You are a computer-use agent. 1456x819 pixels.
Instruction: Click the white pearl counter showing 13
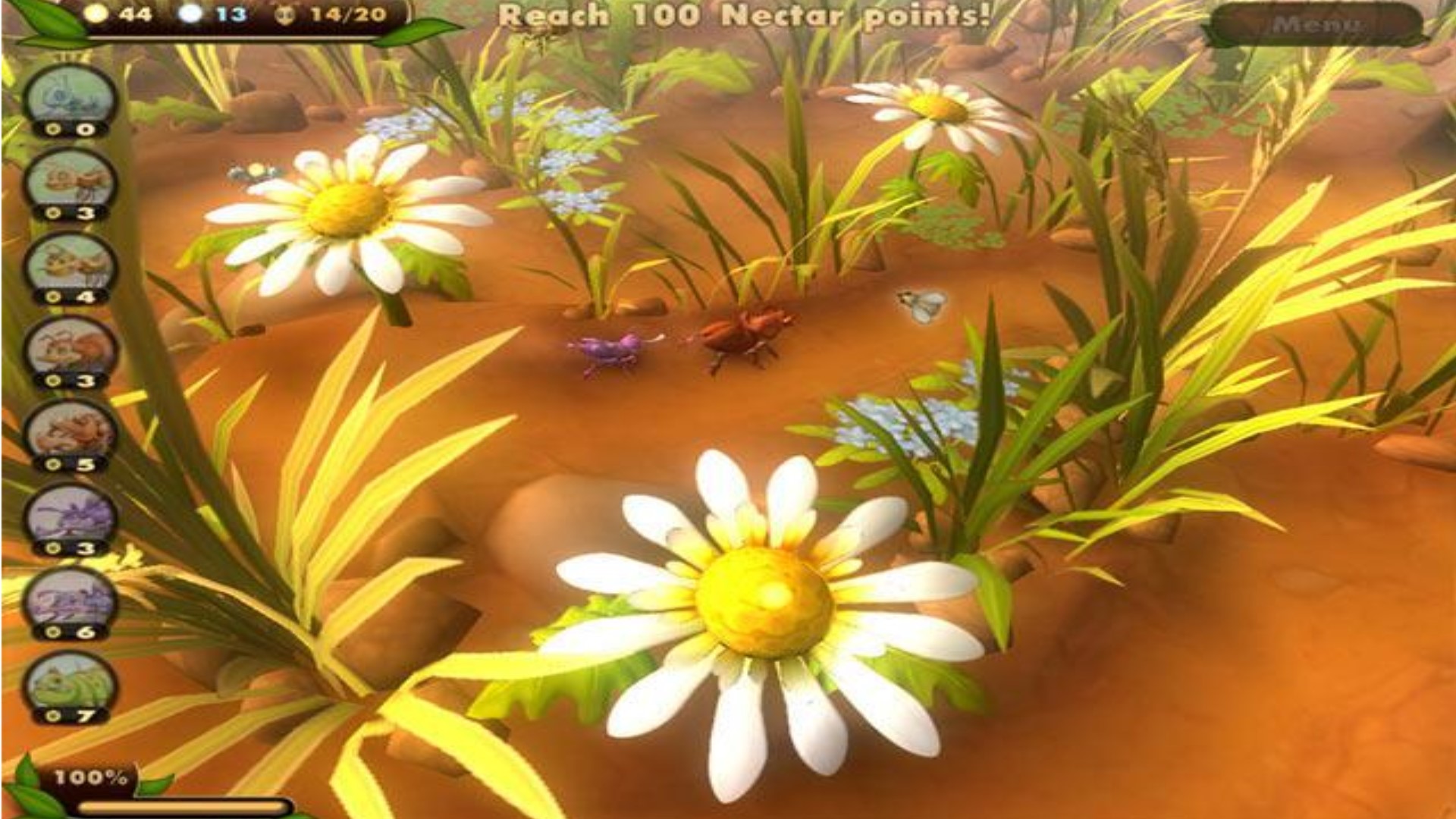tap(212, 14)
